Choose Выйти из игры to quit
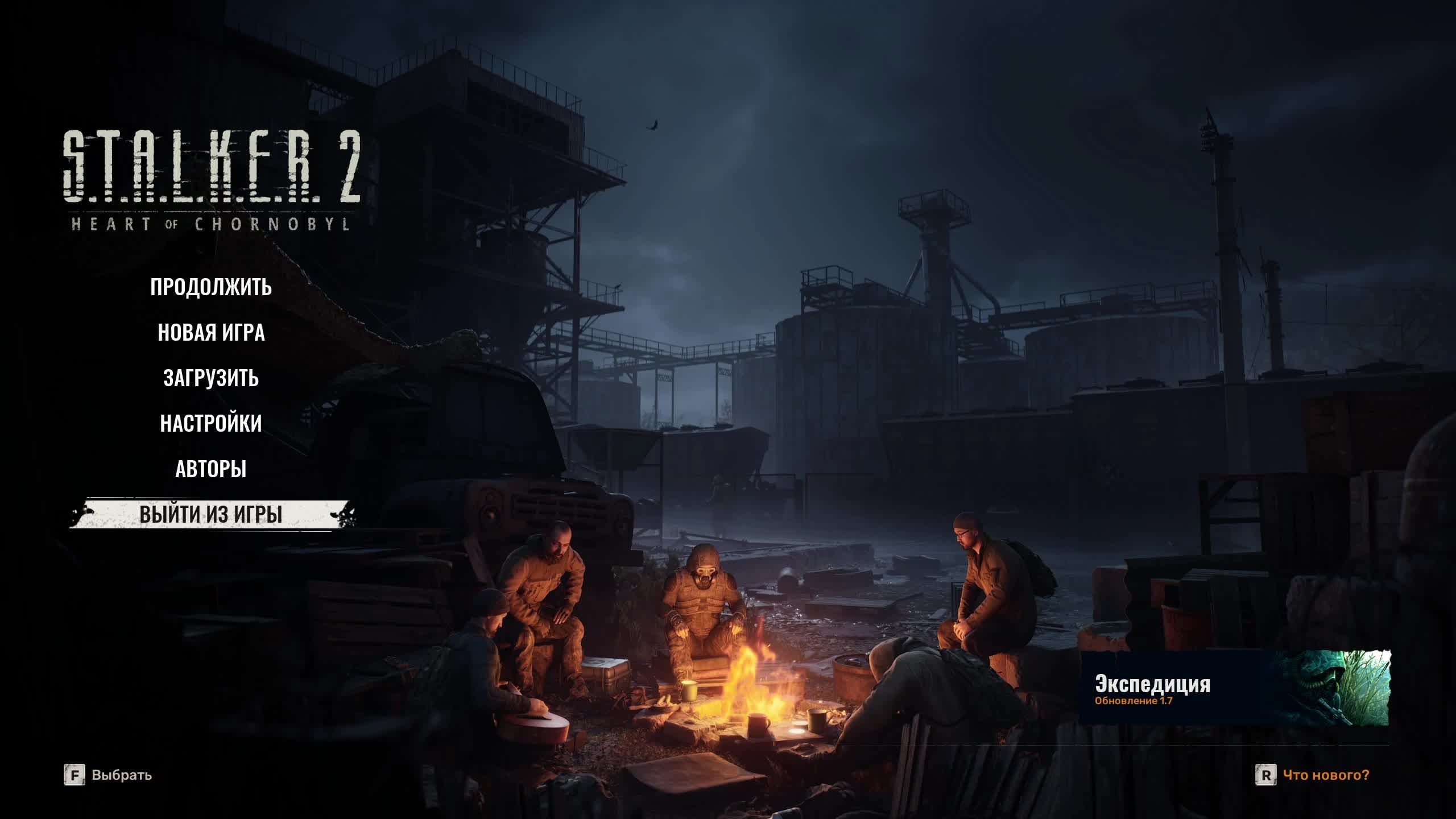Viewport: 1456px width, 819px height. click(x=211, y=515)
